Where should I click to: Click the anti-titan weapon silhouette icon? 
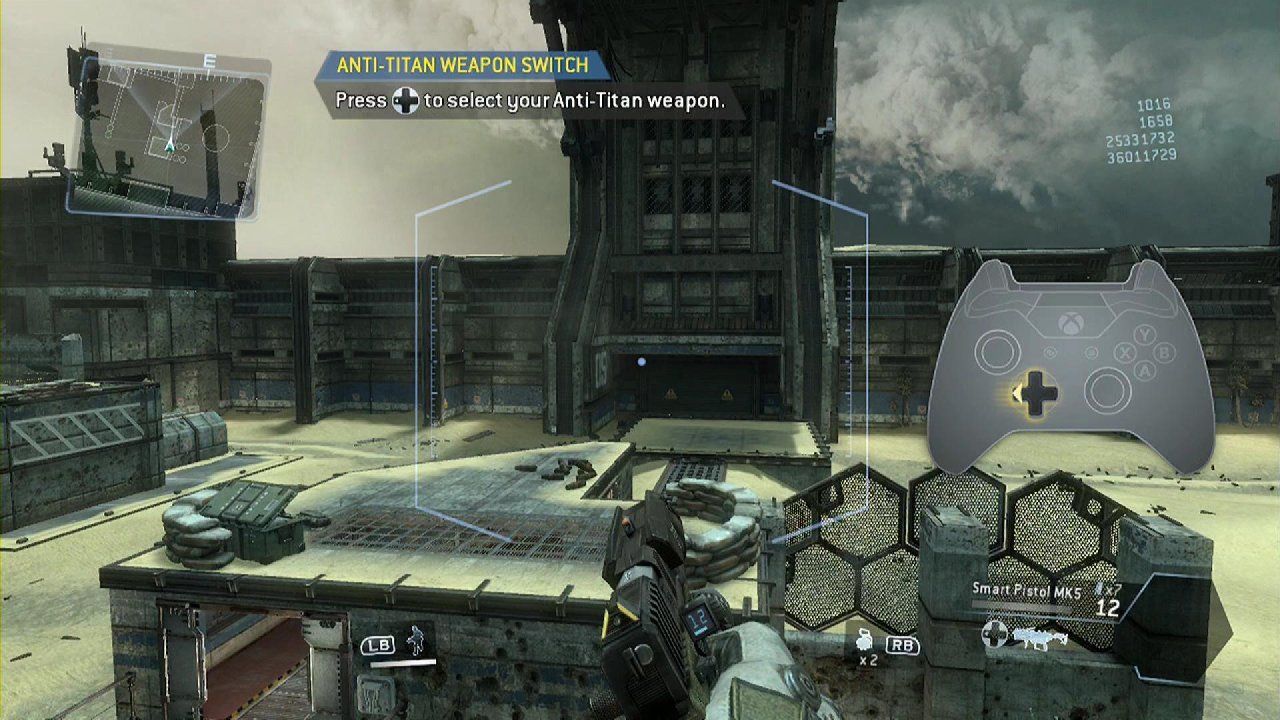(1040, 636)
